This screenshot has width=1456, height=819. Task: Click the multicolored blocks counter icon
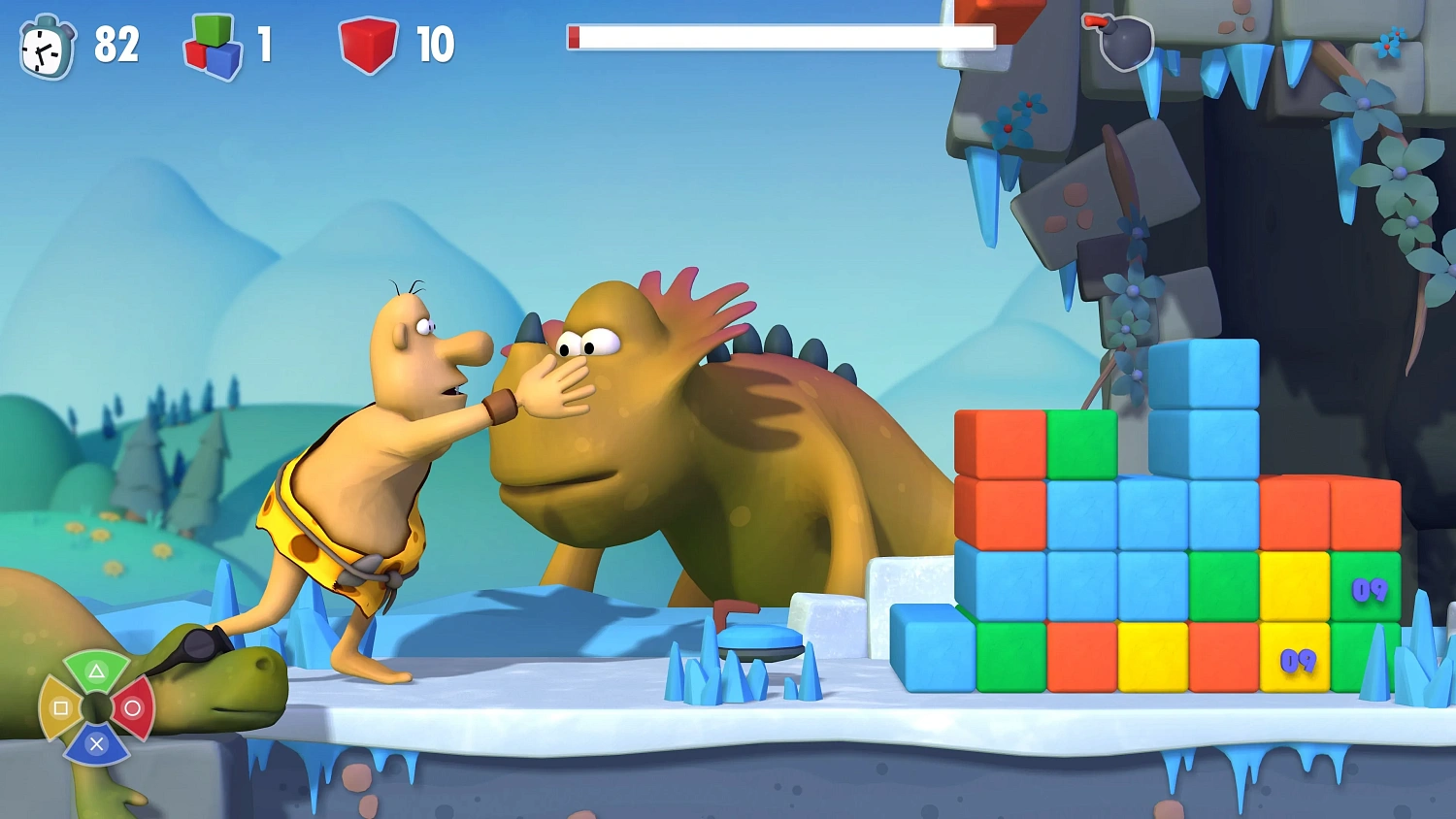pyautogui.click(x=214, y=46)
